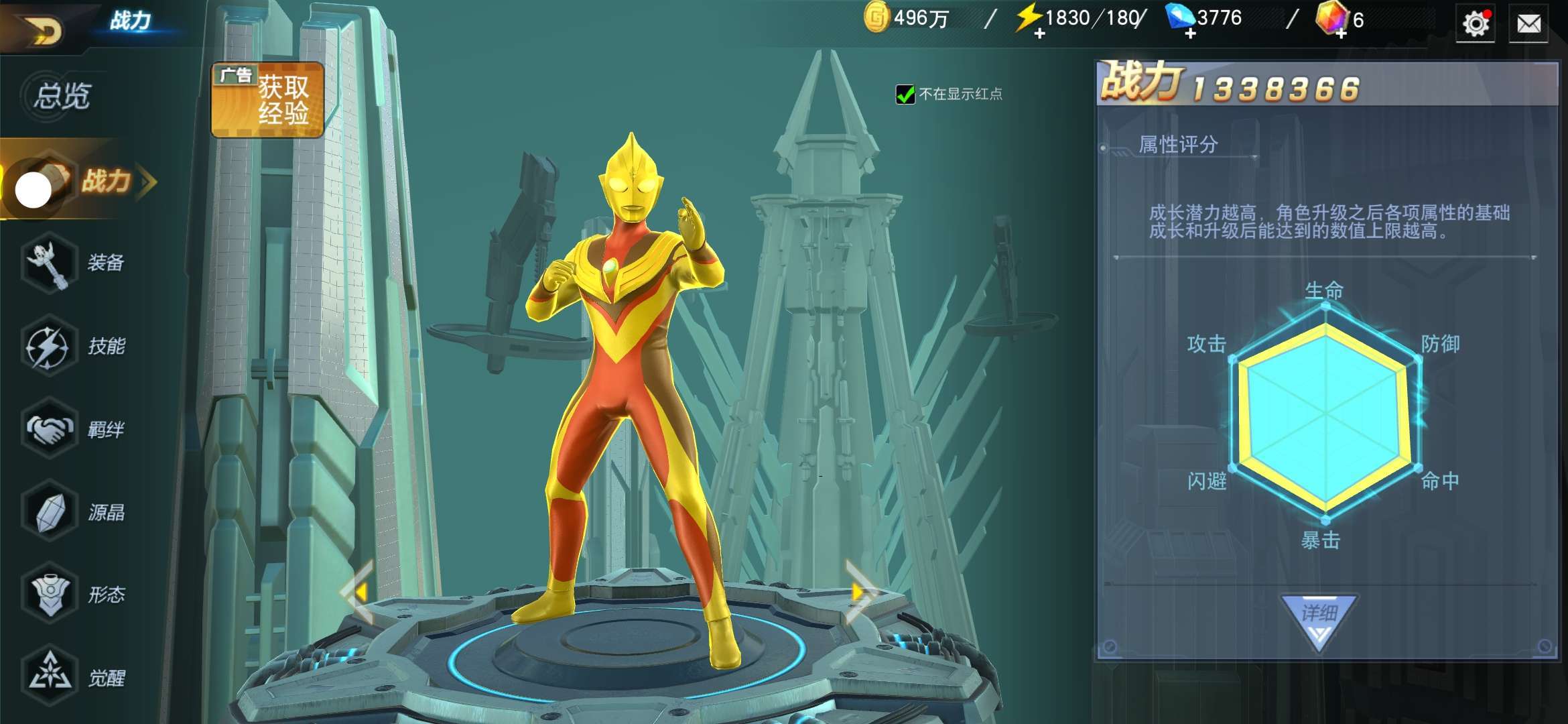Open the 总览 overview tab
The width and height of the screenshot is (1568, 724).
tap(62, 96)
